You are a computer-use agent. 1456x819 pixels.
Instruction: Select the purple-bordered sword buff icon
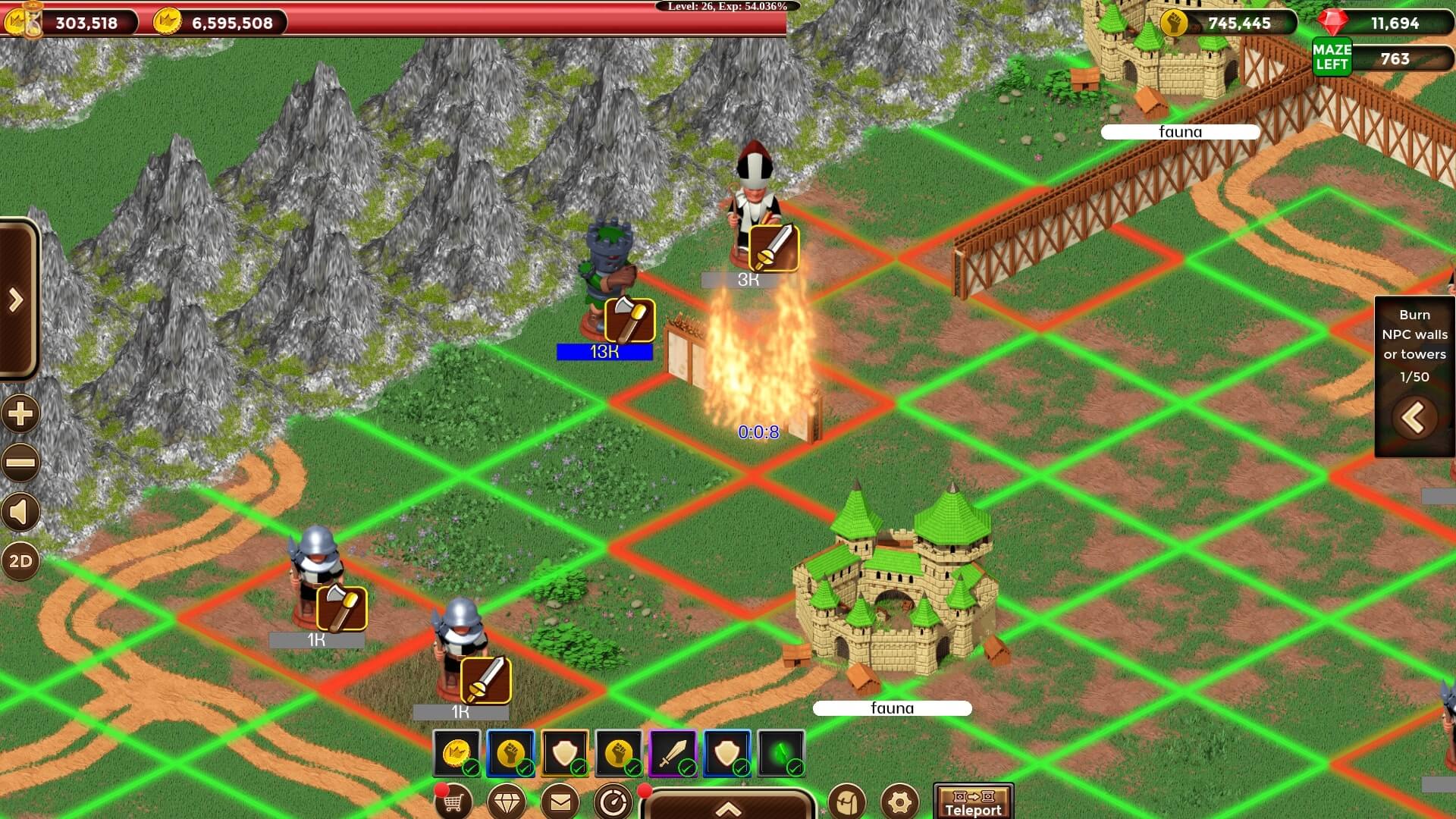coord(673,753)
